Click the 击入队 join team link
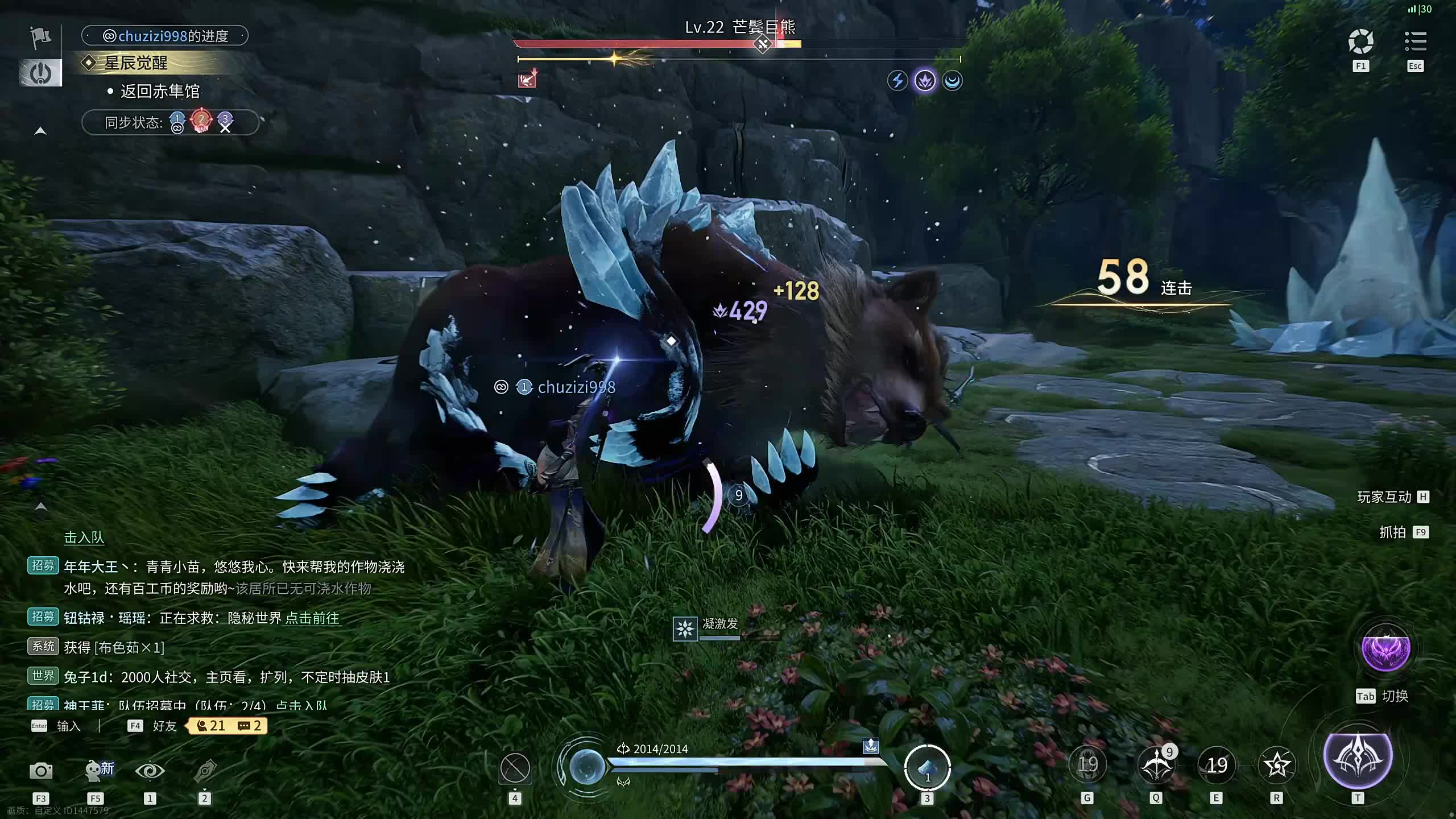This screenshot has width=1456, height=819. click(84, 537)
